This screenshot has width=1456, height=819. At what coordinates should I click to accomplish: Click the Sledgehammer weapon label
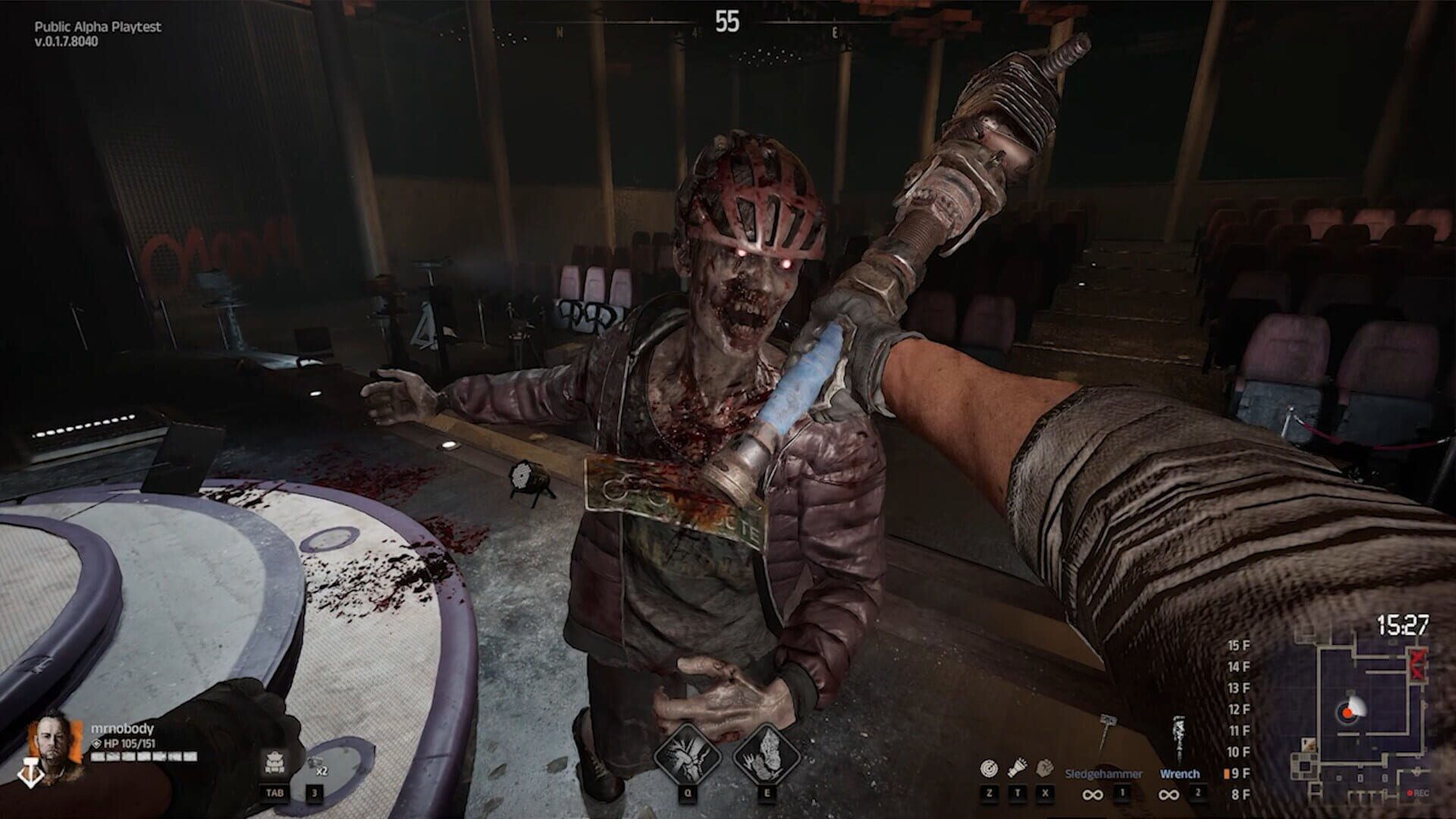point(1104,773)
